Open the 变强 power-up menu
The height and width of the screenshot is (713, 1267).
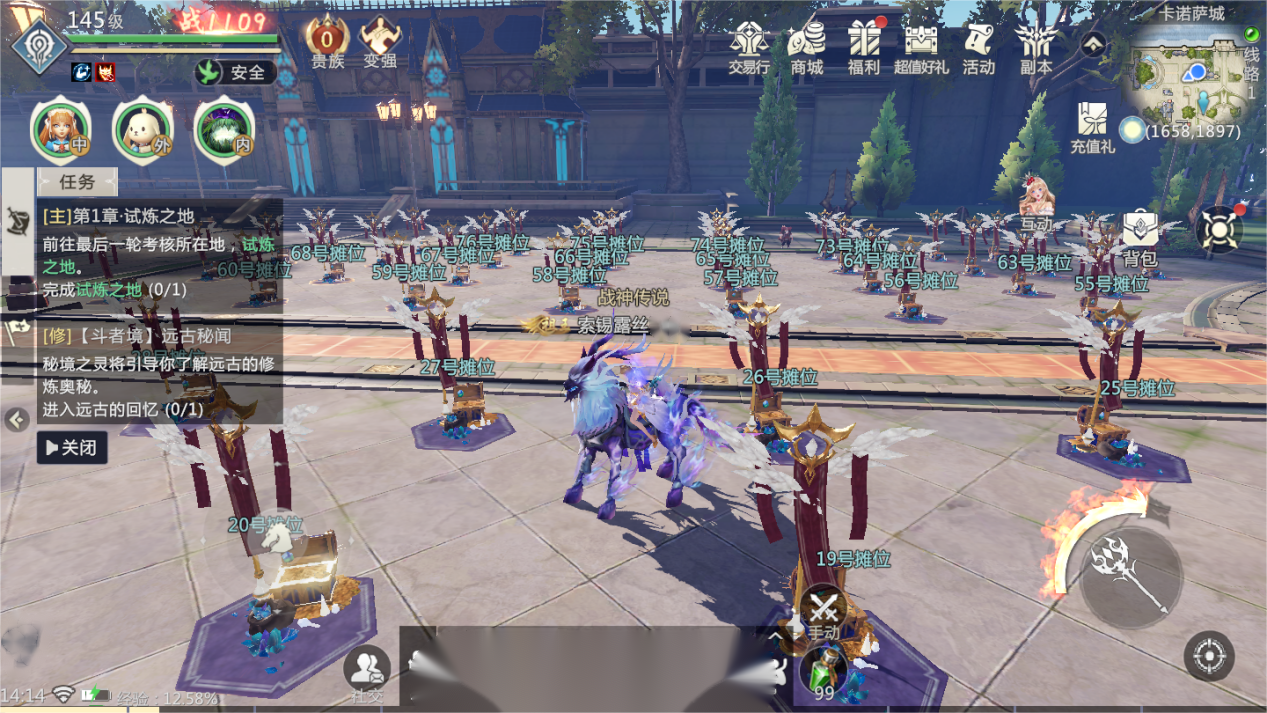(x=380, y=44)
